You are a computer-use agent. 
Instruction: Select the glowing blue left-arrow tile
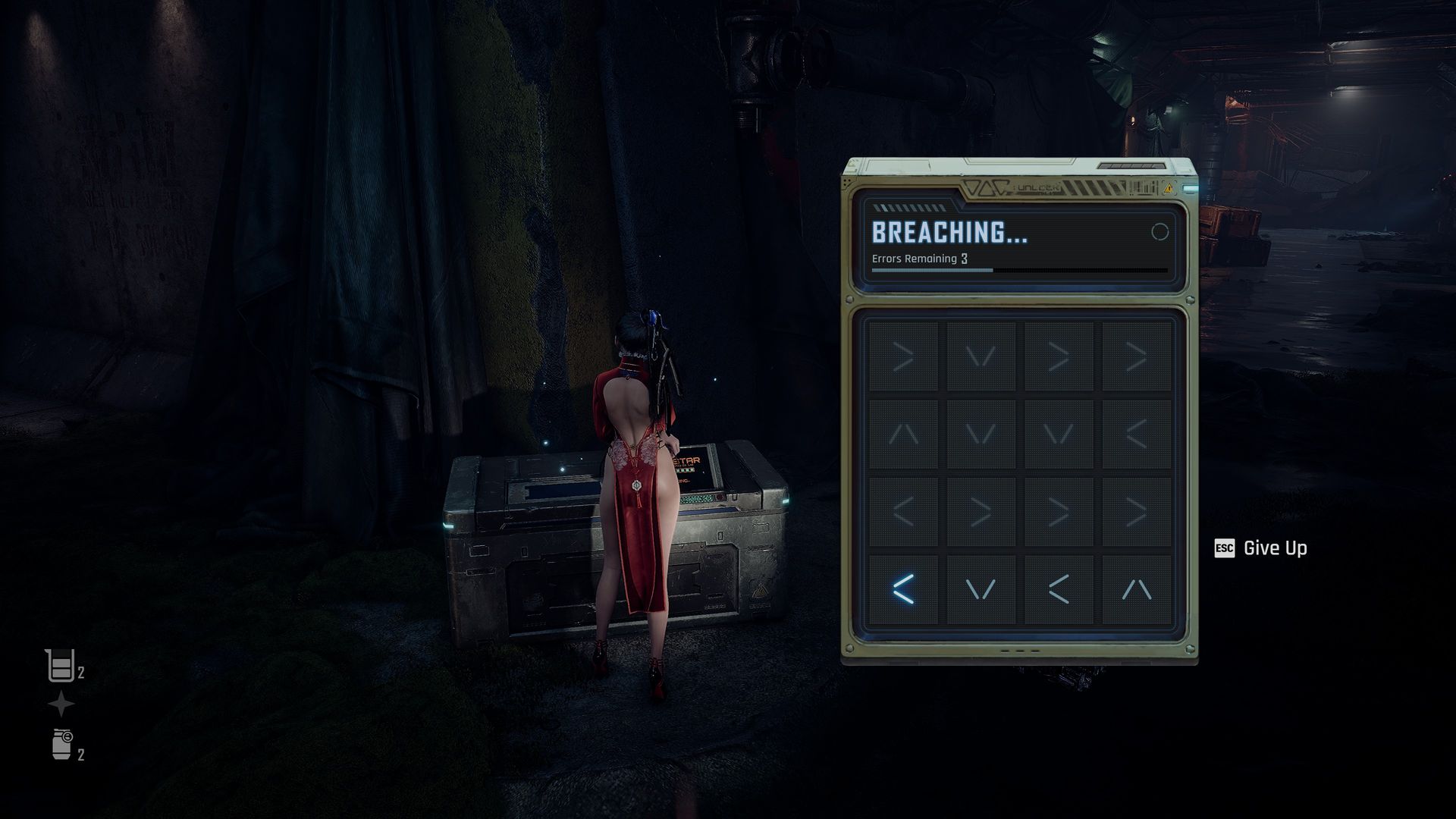click(902, 589)
